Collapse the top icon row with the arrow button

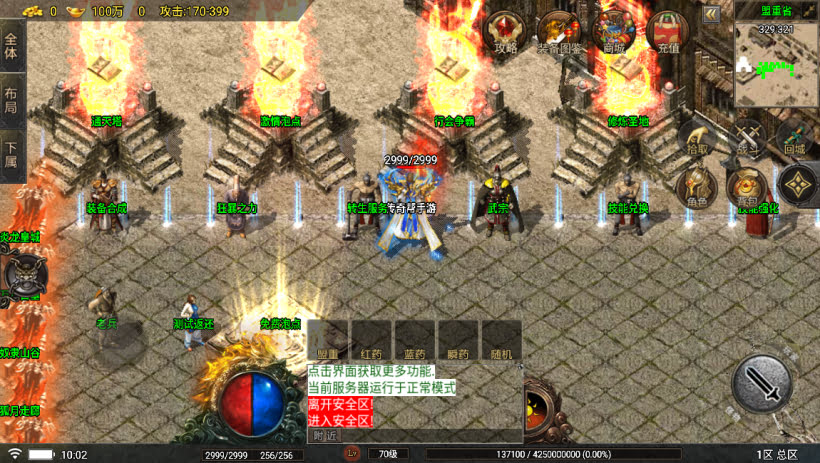pos(711,14)
